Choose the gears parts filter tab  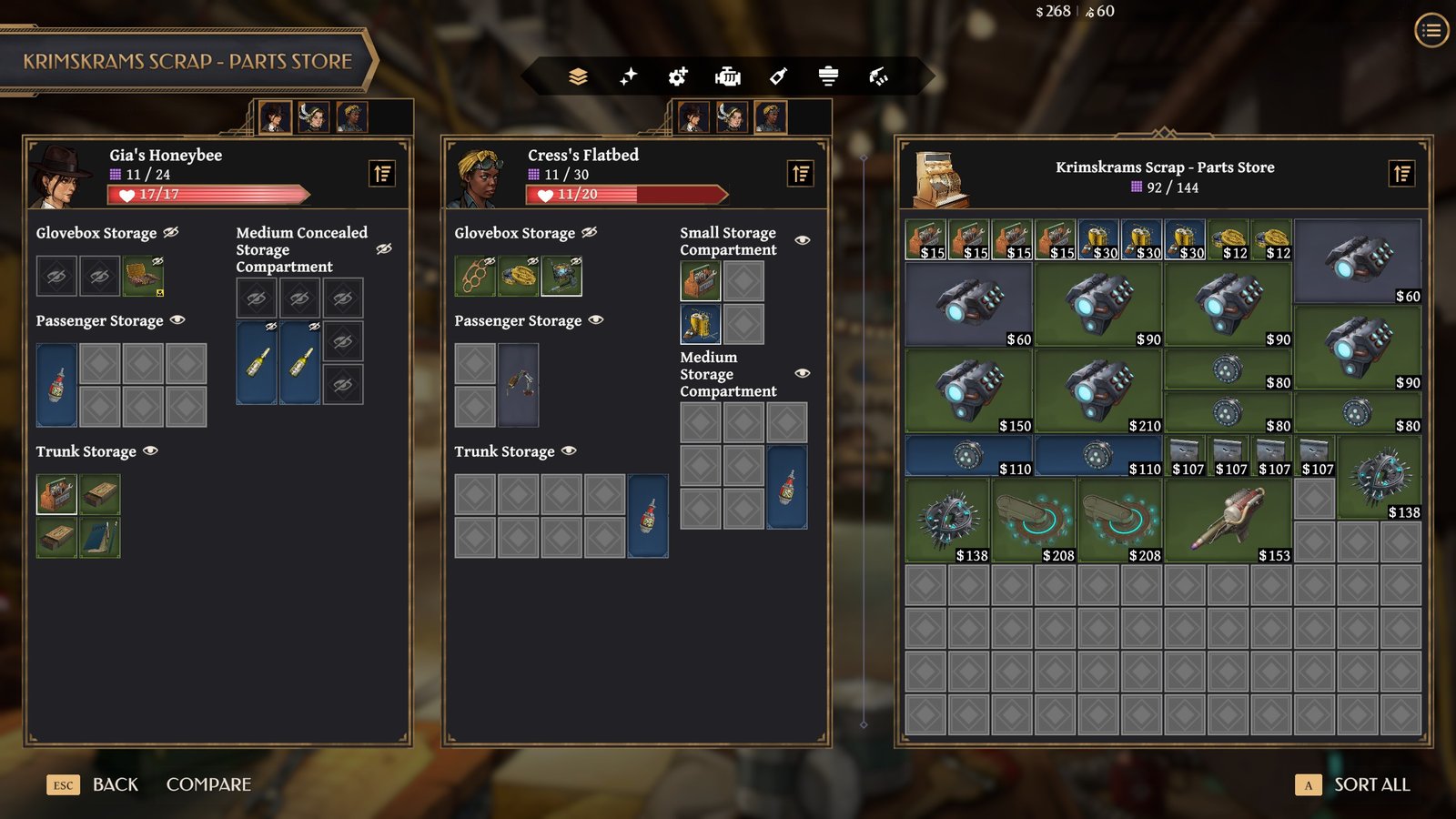[x=678, y=76]
